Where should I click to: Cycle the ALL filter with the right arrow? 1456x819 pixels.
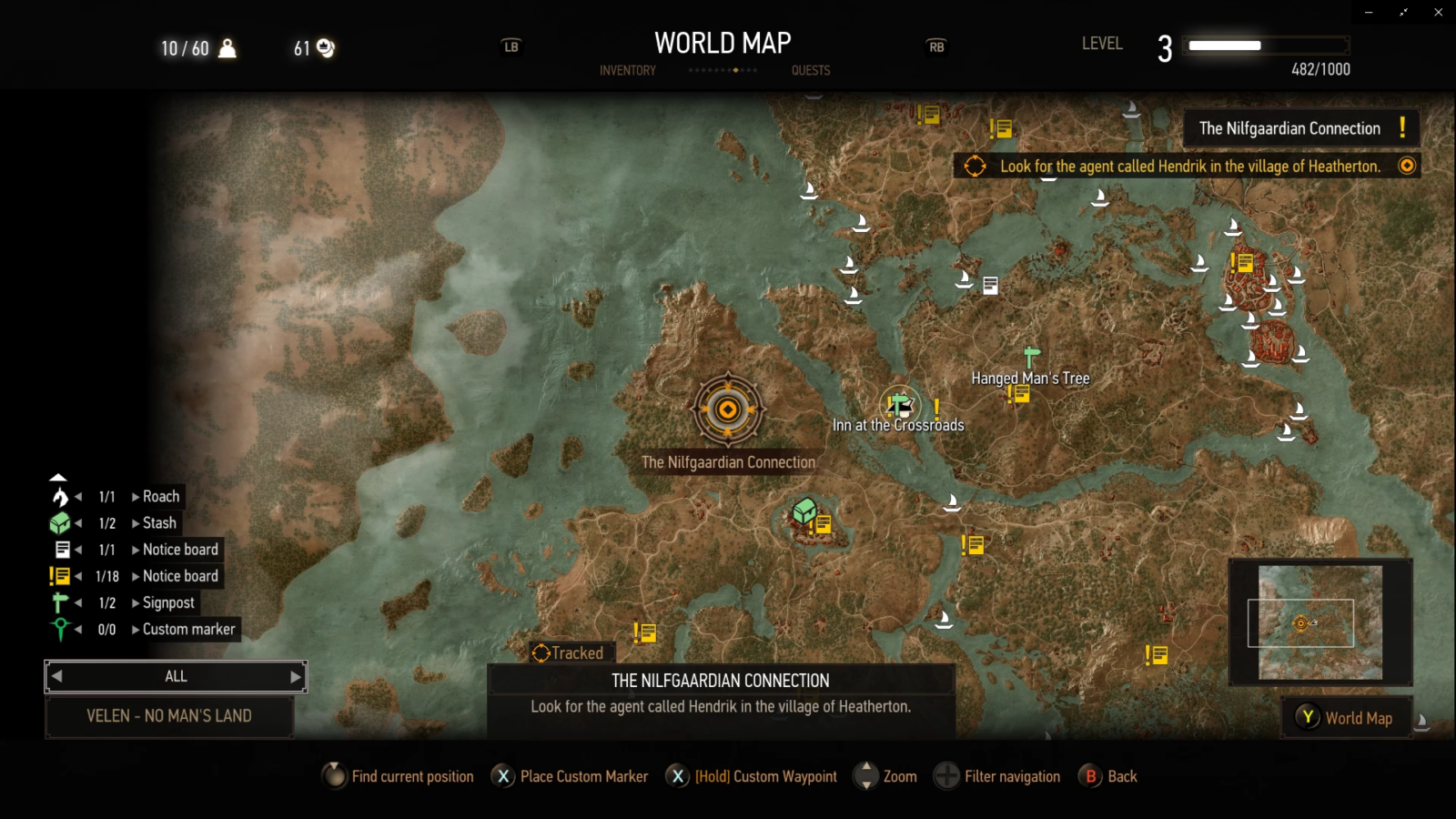click(295, 676)
